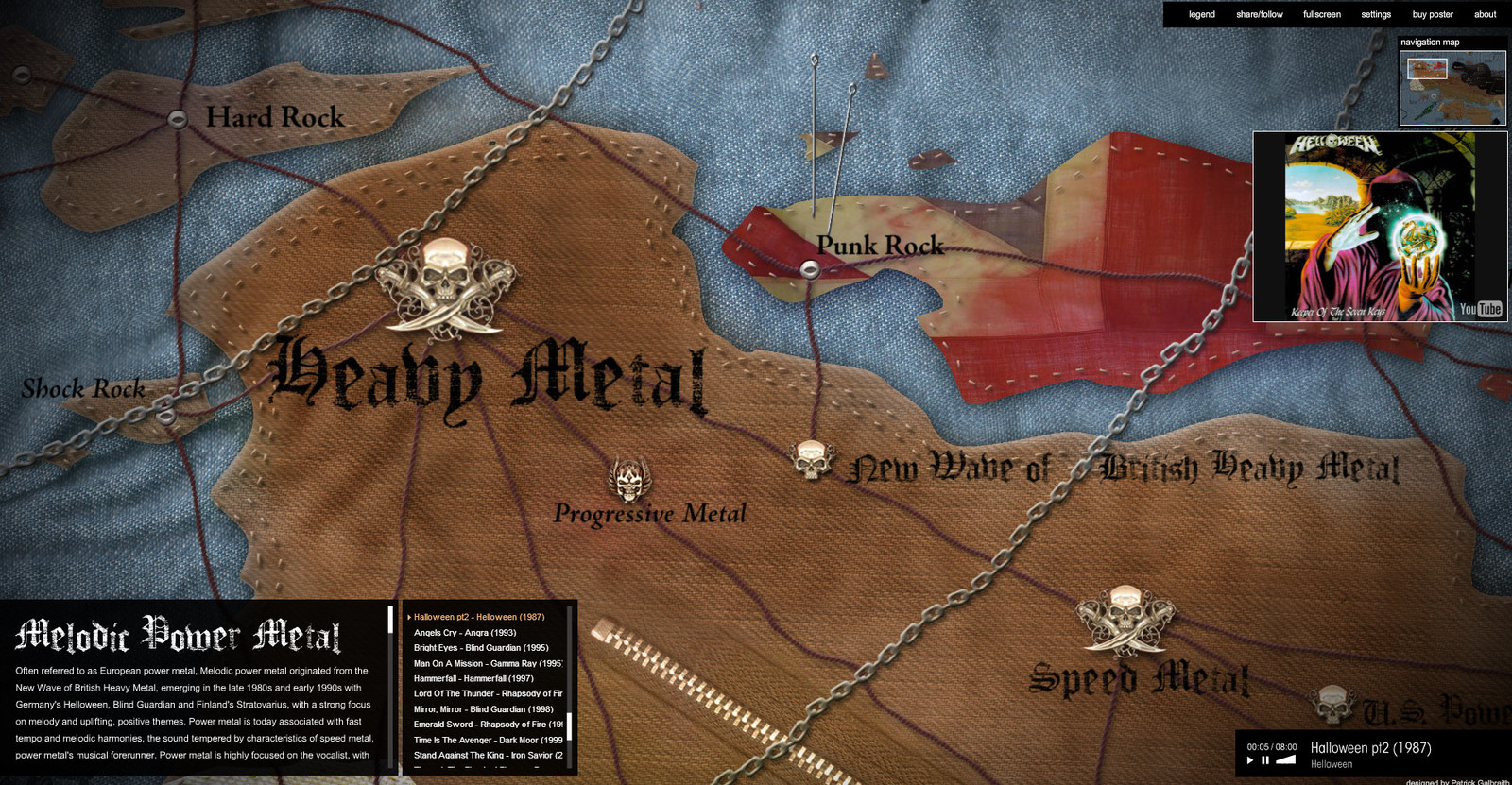This screenshot has height=785, width=1512.
Task: Play Time Is The Avenger by Dark Moor
Action: [487, 741]
